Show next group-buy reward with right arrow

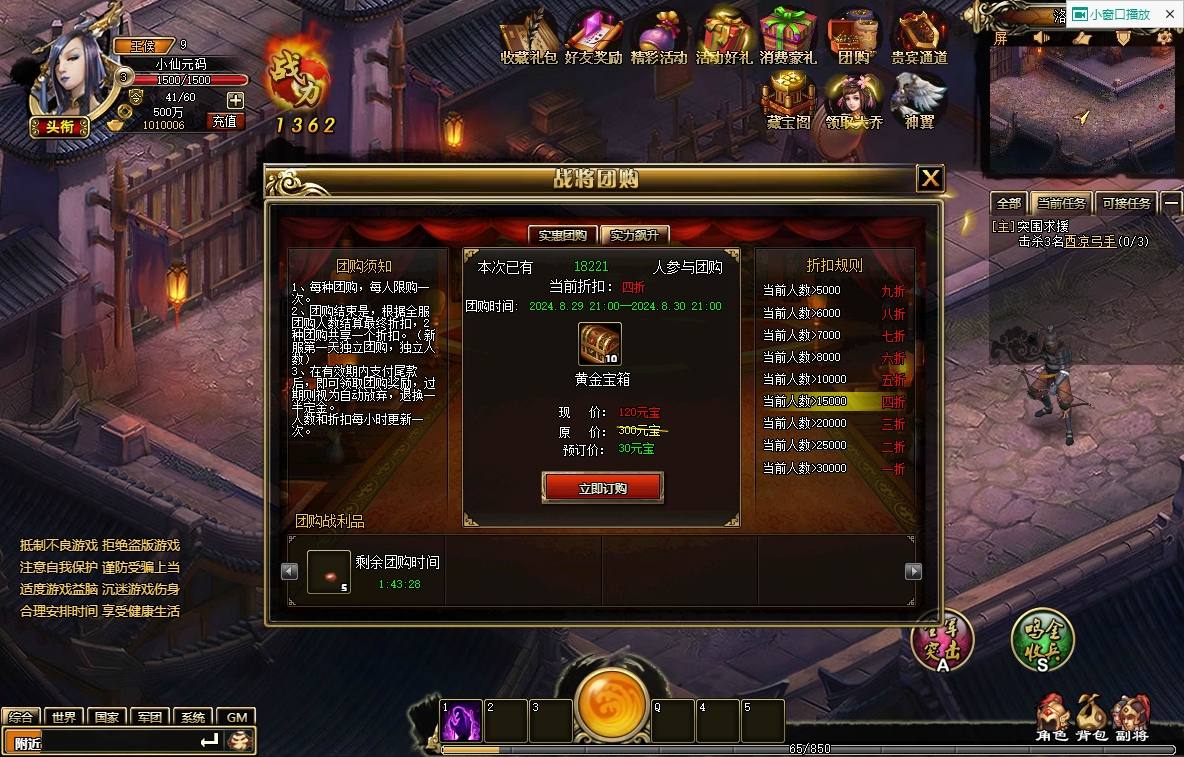tap(912, 571)
